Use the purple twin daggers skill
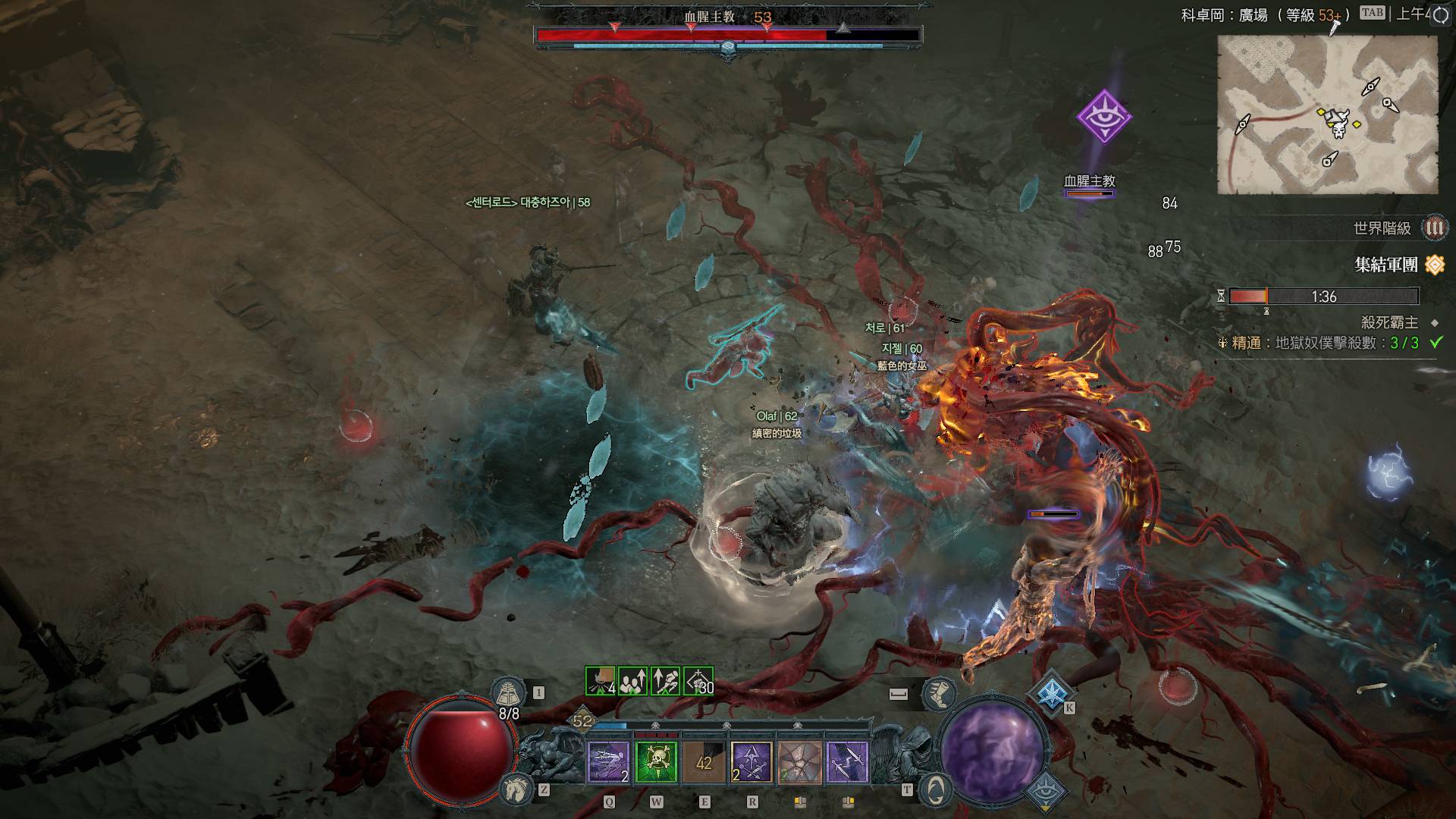The image size is (1456, 819). (x=847, y=762)
